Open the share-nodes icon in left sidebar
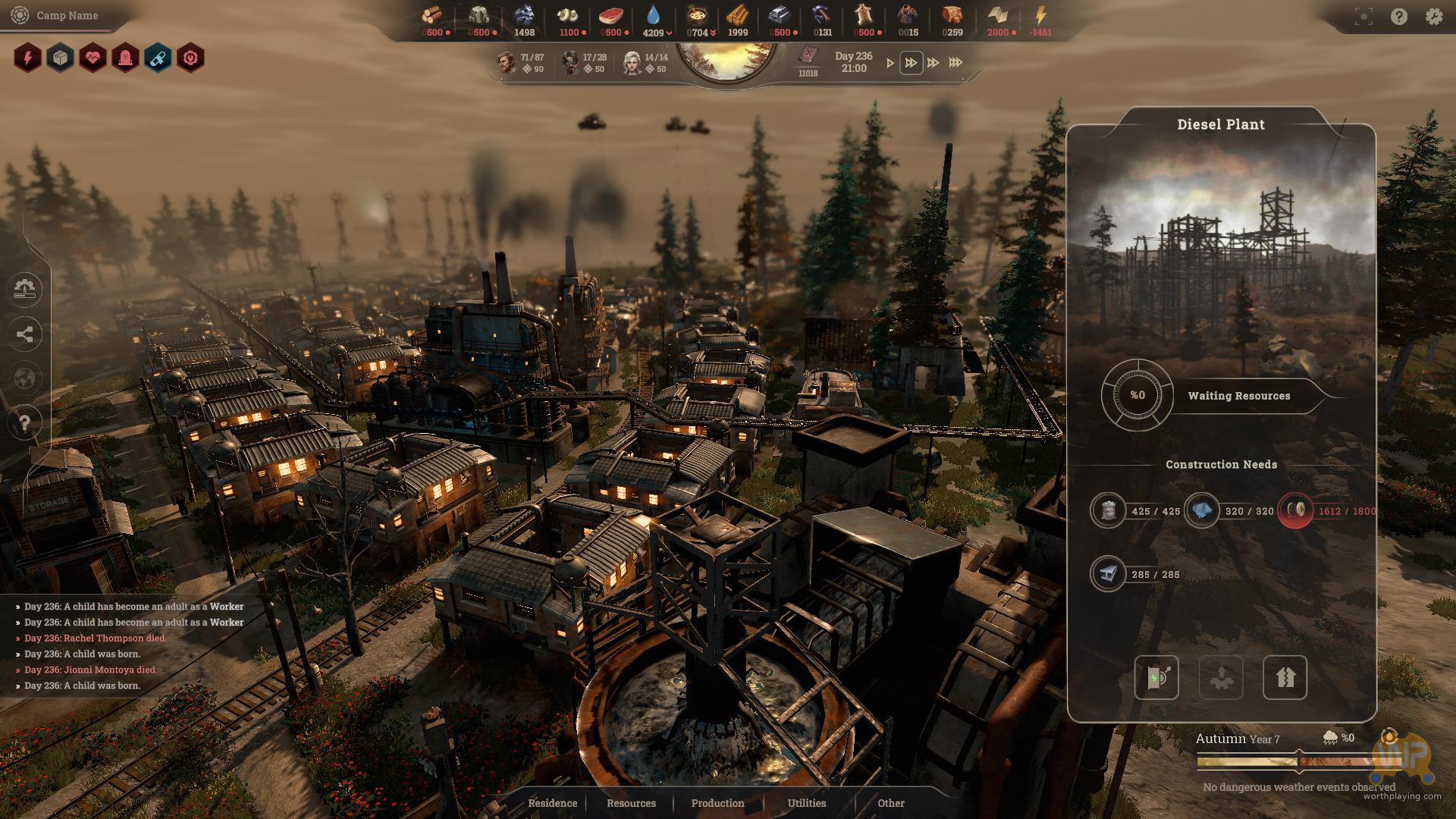 pos(25,334)
